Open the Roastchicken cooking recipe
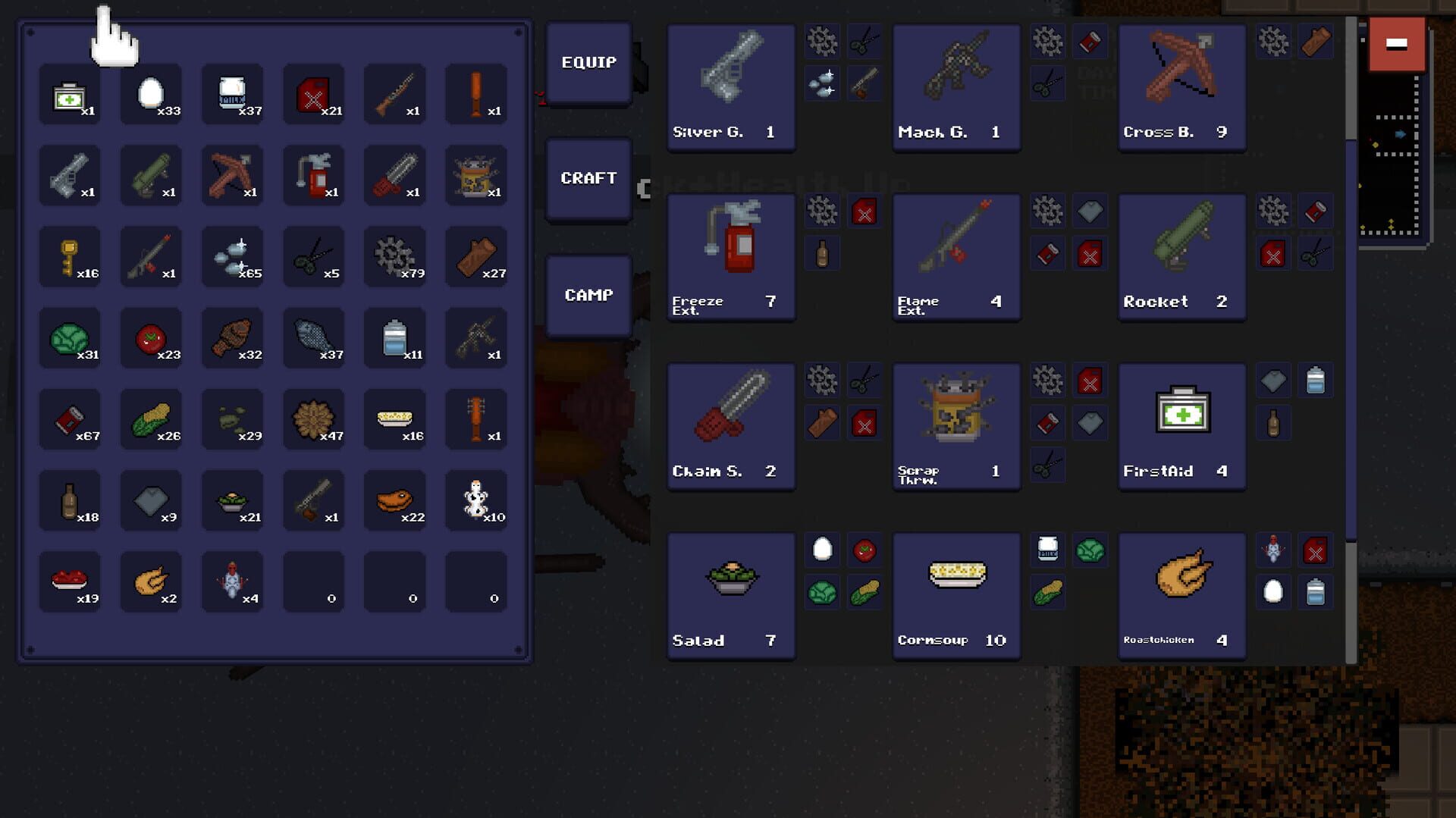The image size is (1456, 818). [x=1181, y=595]
